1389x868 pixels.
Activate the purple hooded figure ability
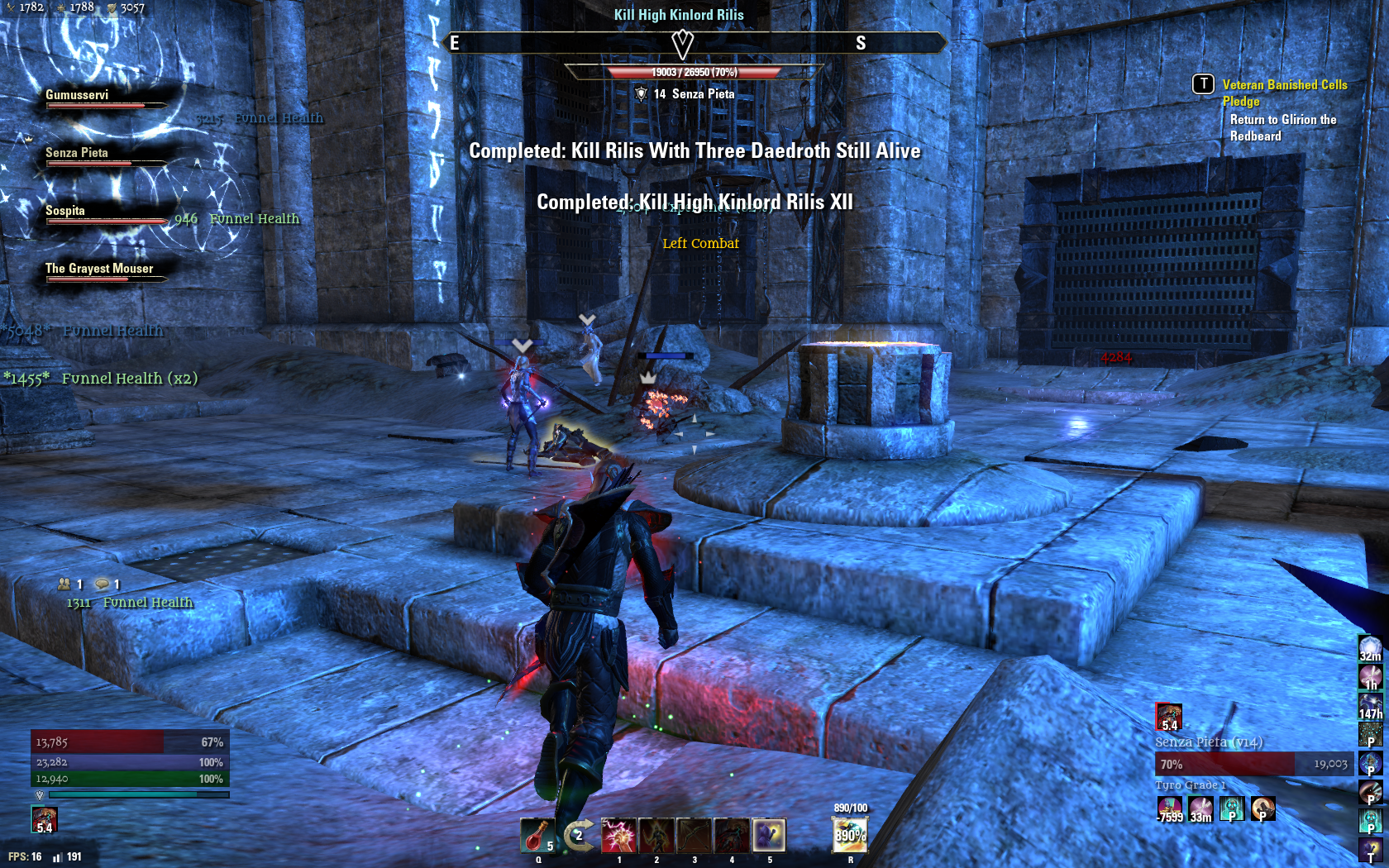coord(770,835)
